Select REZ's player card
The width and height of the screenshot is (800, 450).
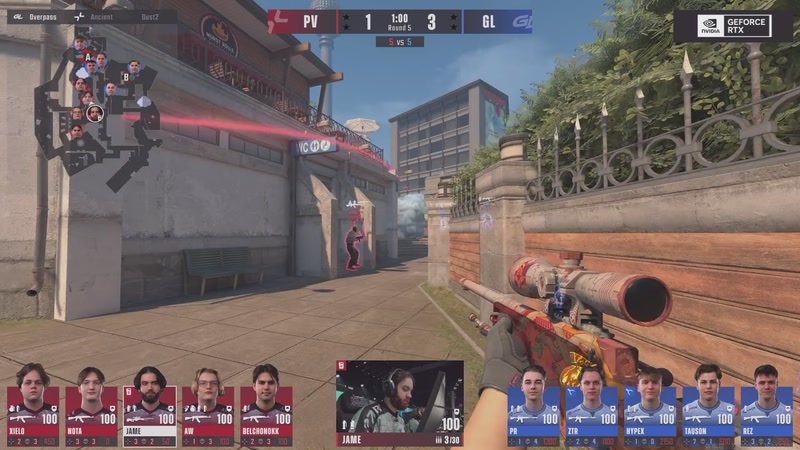[x=766, y=403]
